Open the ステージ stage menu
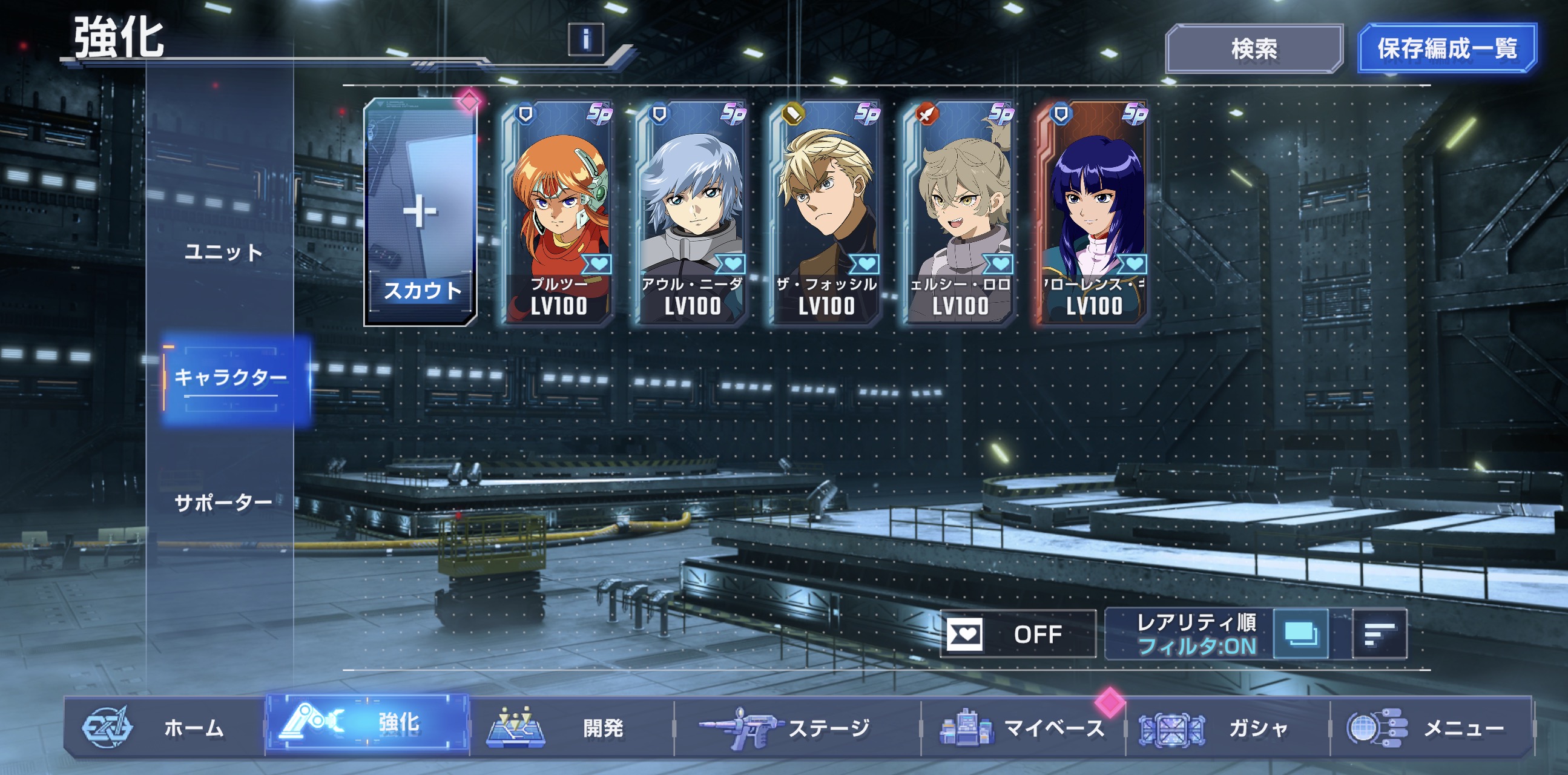Image resolution: width=1568 pixels, height=775 pixels. [x=797, y=728]
